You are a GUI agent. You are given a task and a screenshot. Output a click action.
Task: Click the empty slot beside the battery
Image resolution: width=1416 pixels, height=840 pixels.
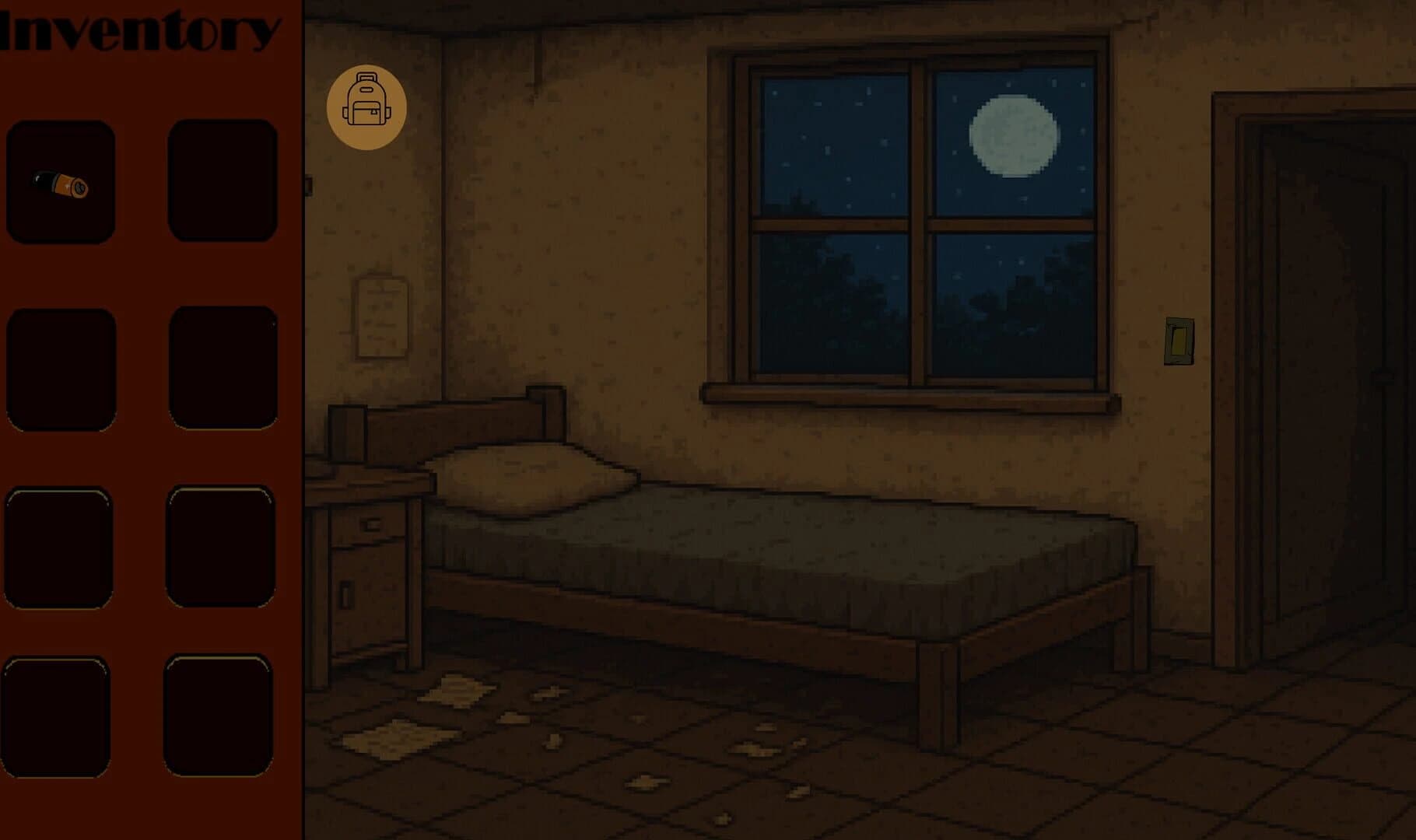coord(222,179)
